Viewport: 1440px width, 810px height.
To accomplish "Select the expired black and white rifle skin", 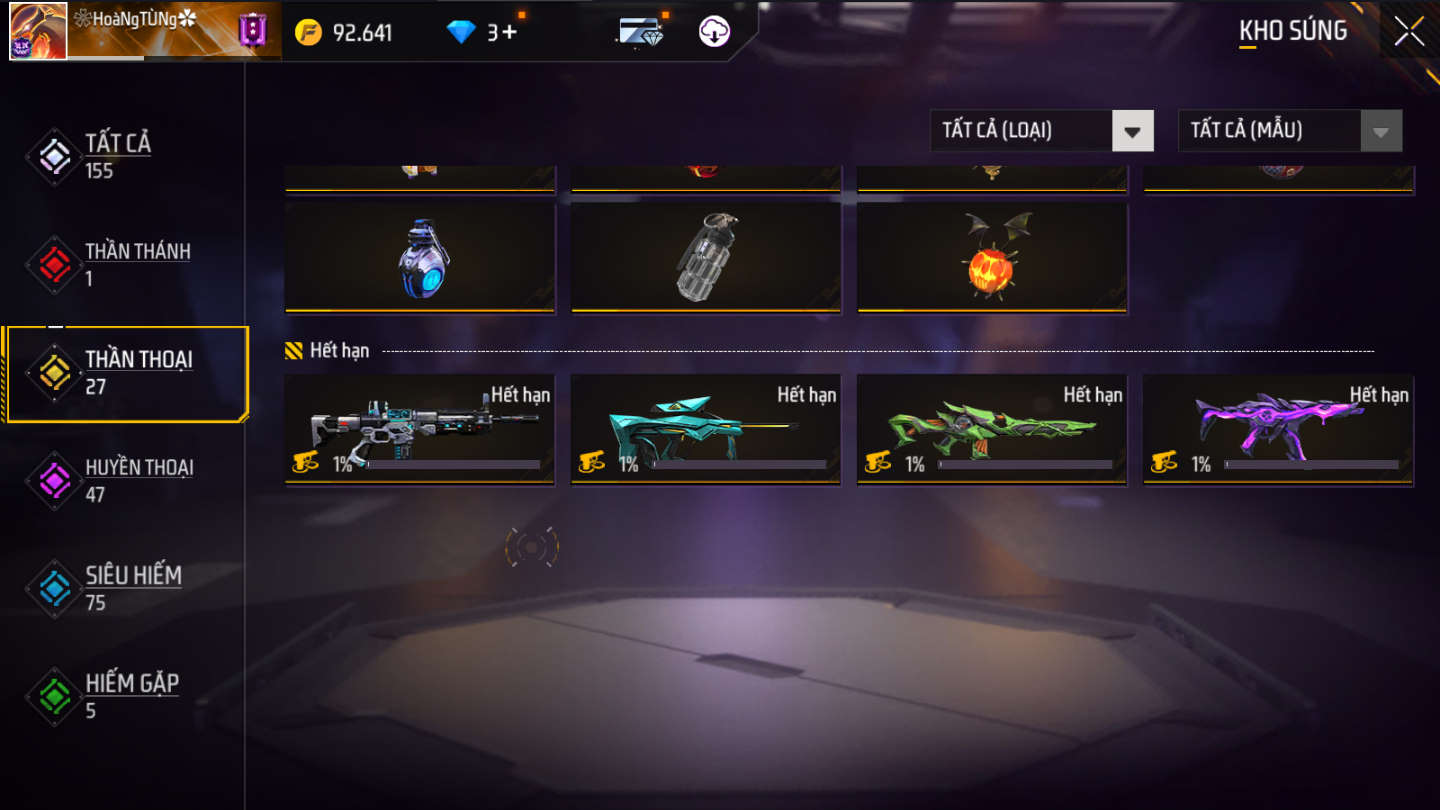I will click(x=420, y=429).
